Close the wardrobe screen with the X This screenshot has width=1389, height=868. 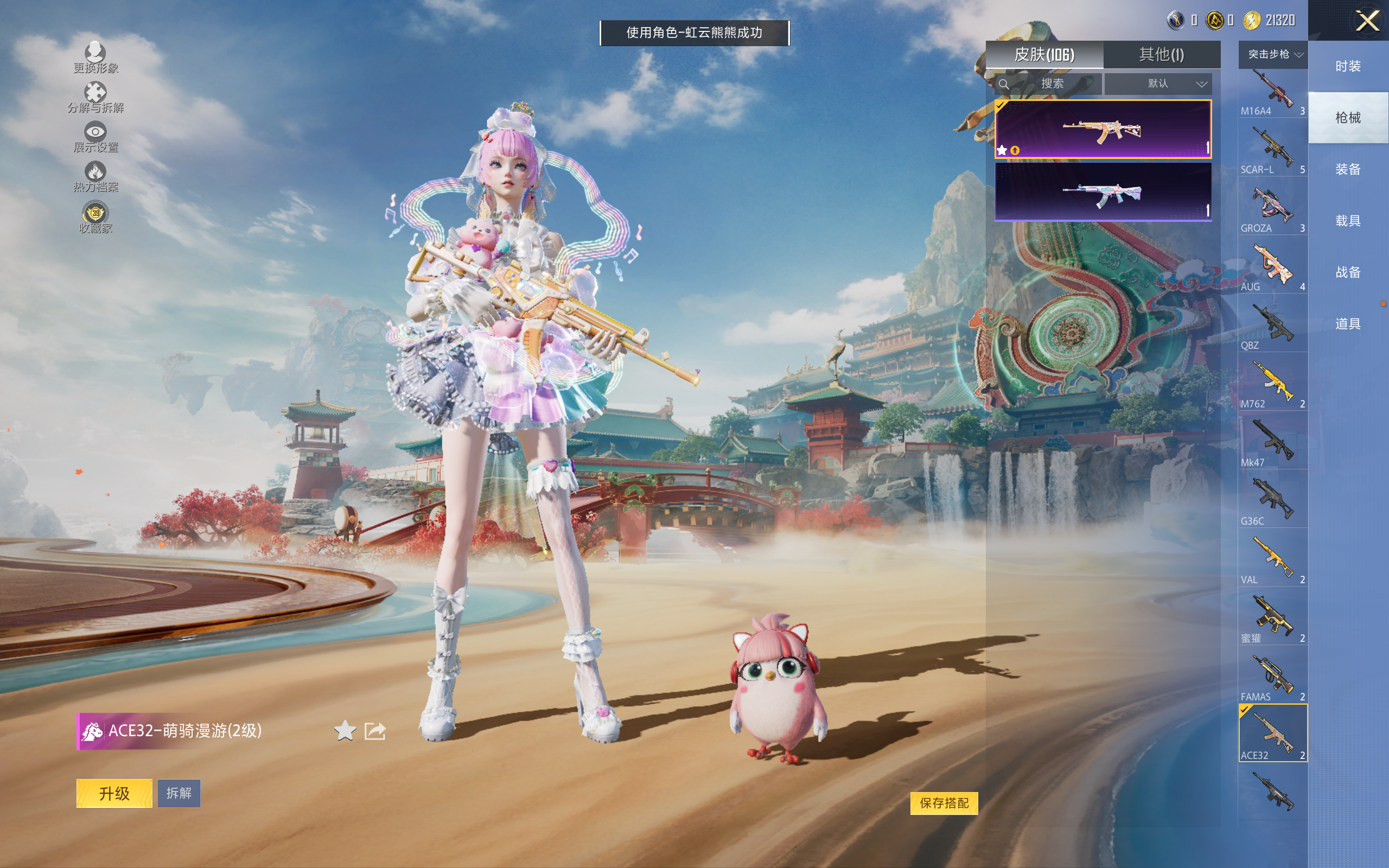tap(1367, 21)
